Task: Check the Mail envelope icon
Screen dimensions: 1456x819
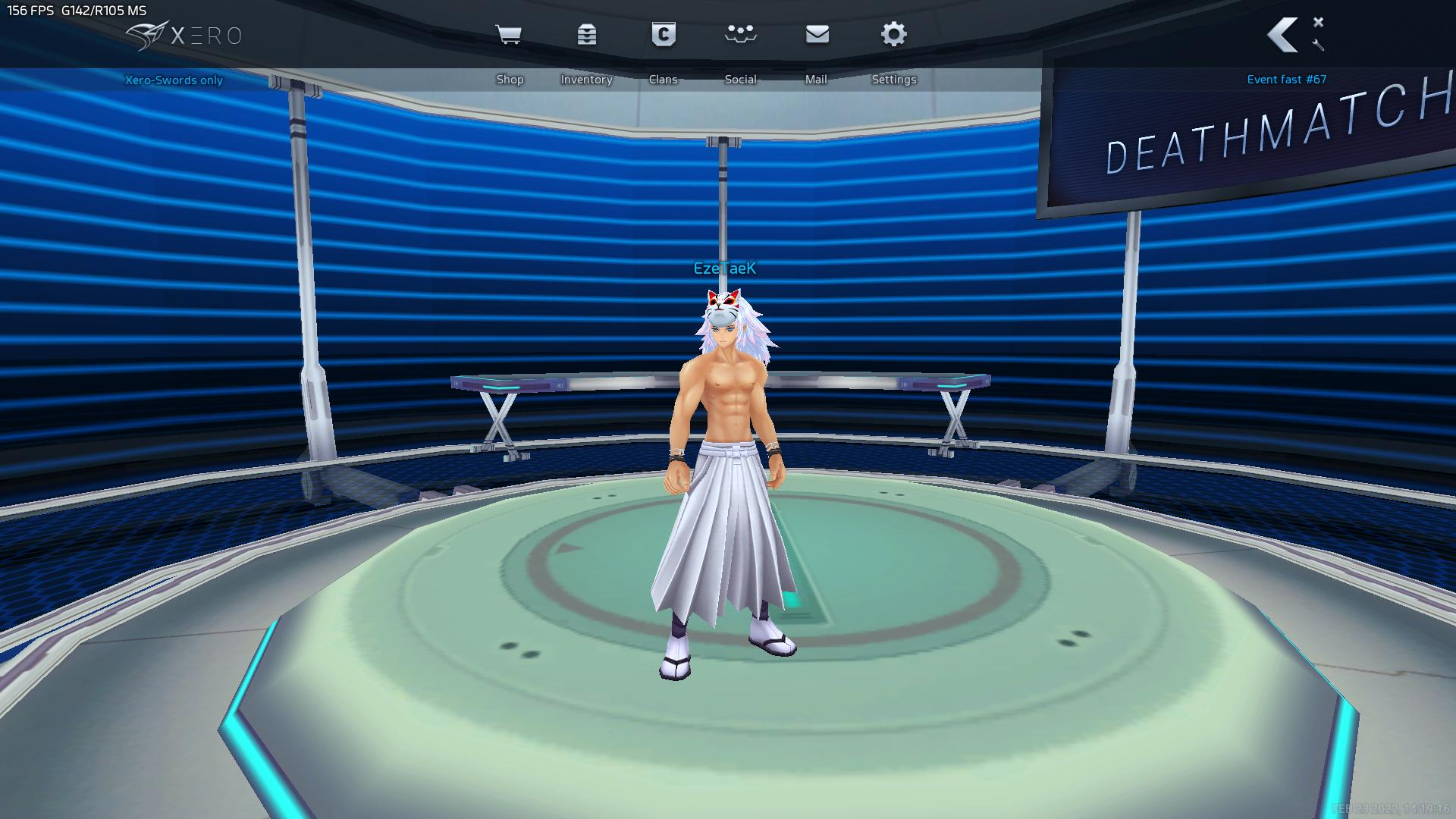Action: point(817,35)
